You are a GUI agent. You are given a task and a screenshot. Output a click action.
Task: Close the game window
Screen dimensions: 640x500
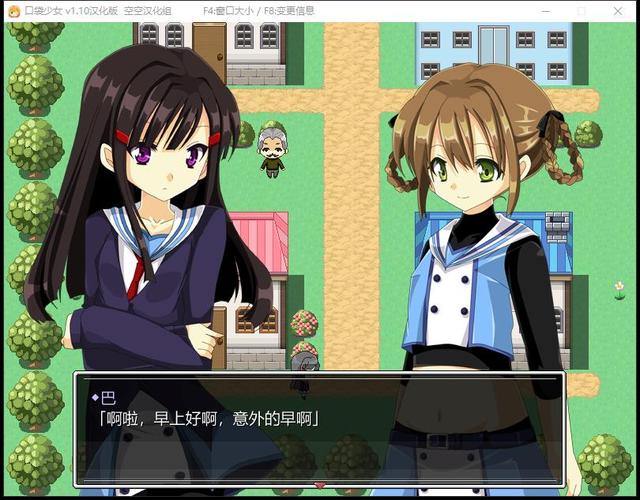621,10
